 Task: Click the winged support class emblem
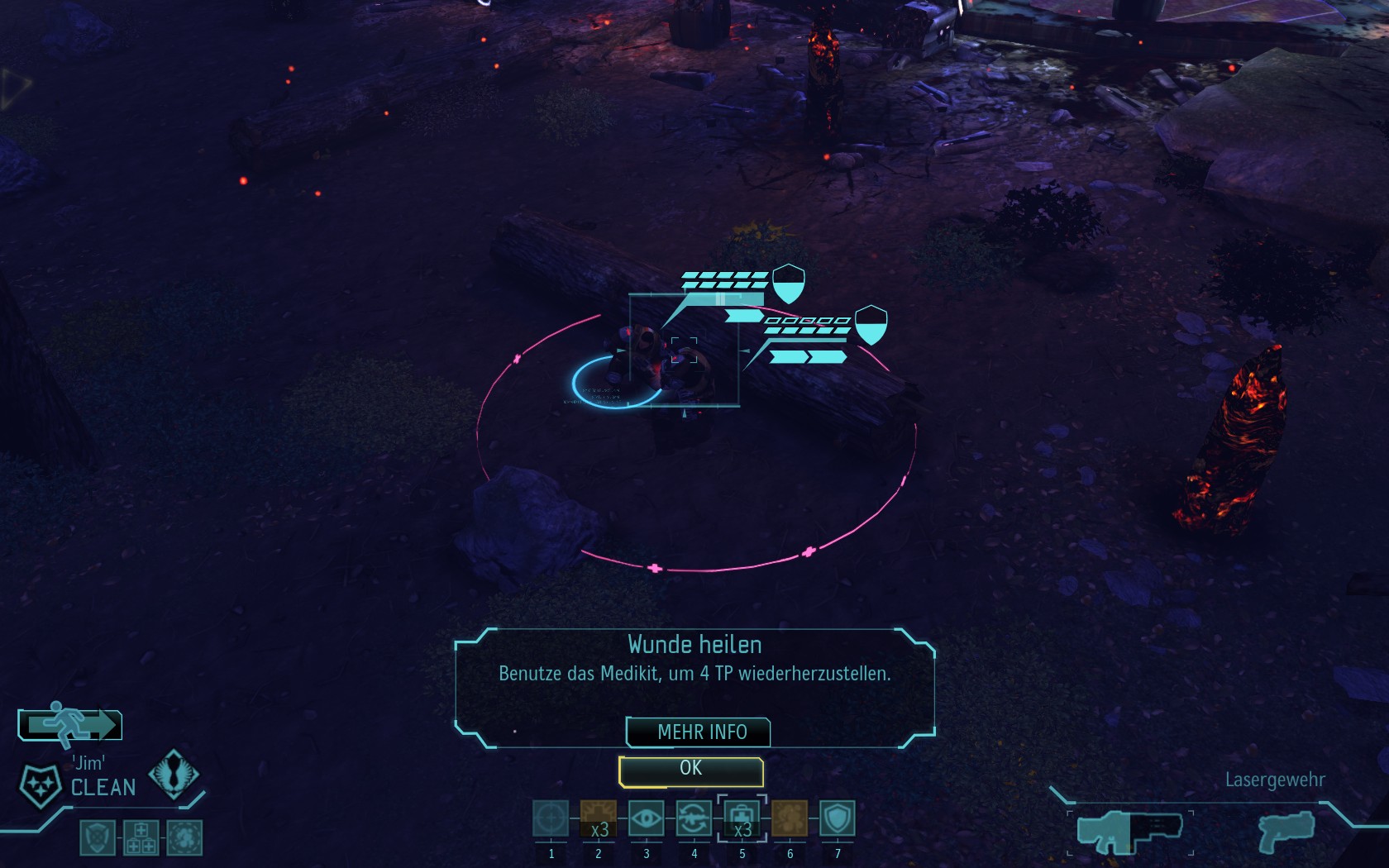coord(174,773)
